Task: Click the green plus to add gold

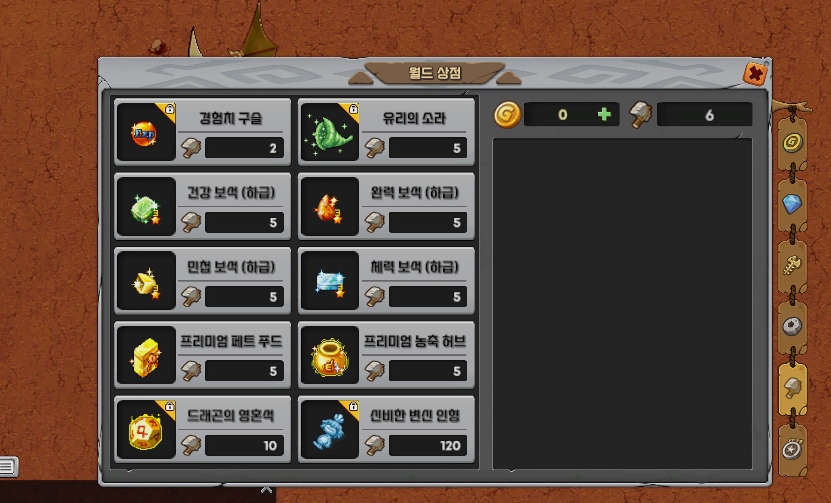Action: [x=604, y=115]
